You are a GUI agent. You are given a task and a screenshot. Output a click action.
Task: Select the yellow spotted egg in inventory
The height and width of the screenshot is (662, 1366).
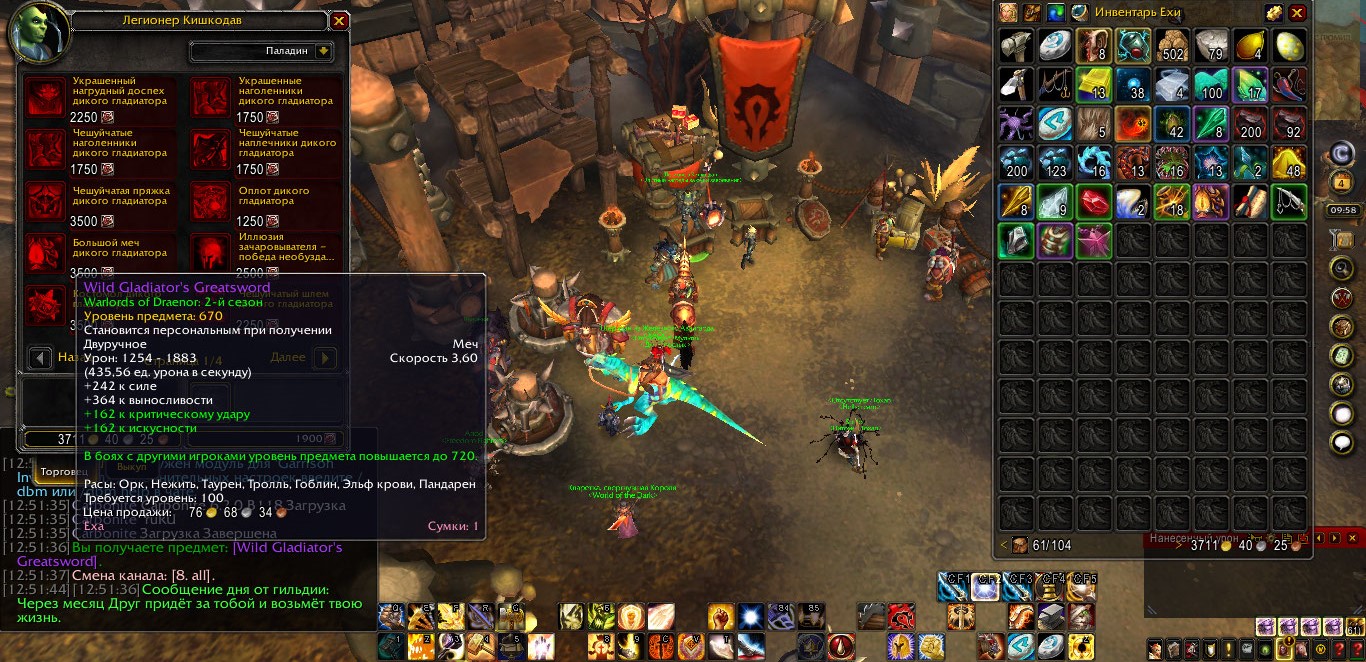coord(1289,46)
